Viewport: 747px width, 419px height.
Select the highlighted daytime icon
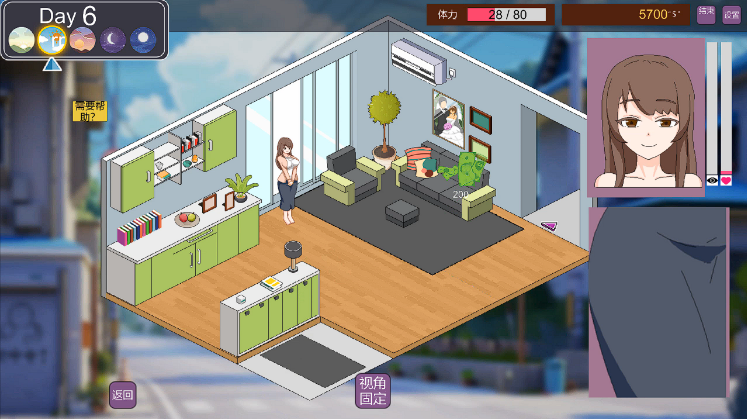(x=51, y=40)
